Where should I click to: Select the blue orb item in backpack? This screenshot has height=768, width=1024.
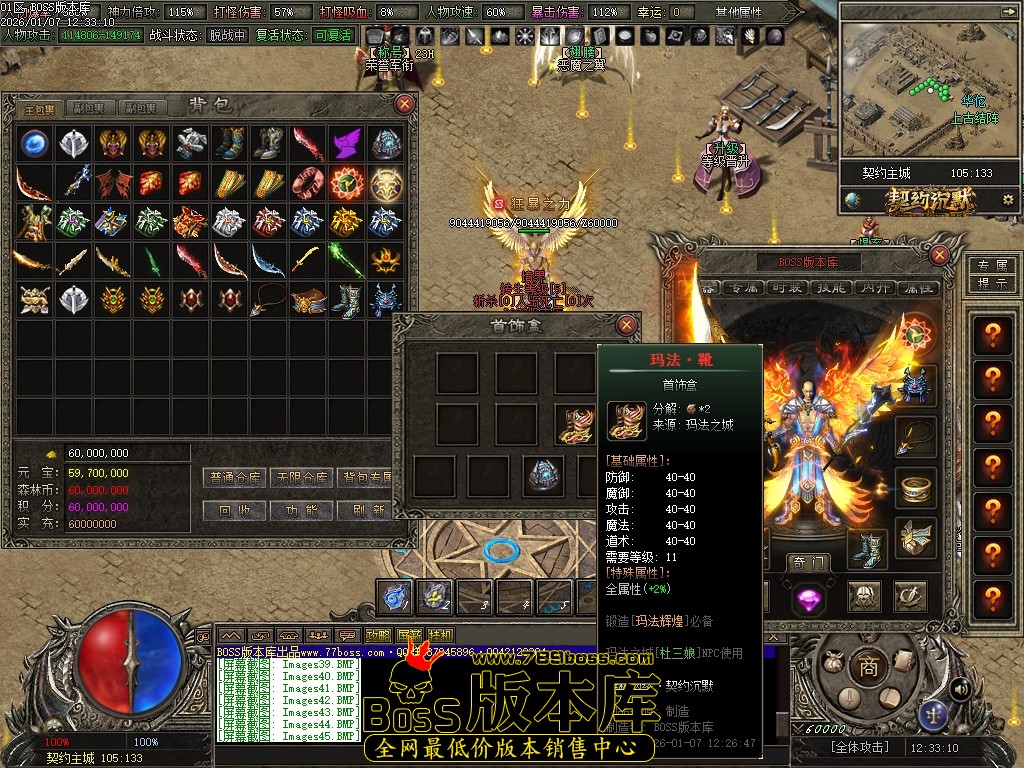35,144
